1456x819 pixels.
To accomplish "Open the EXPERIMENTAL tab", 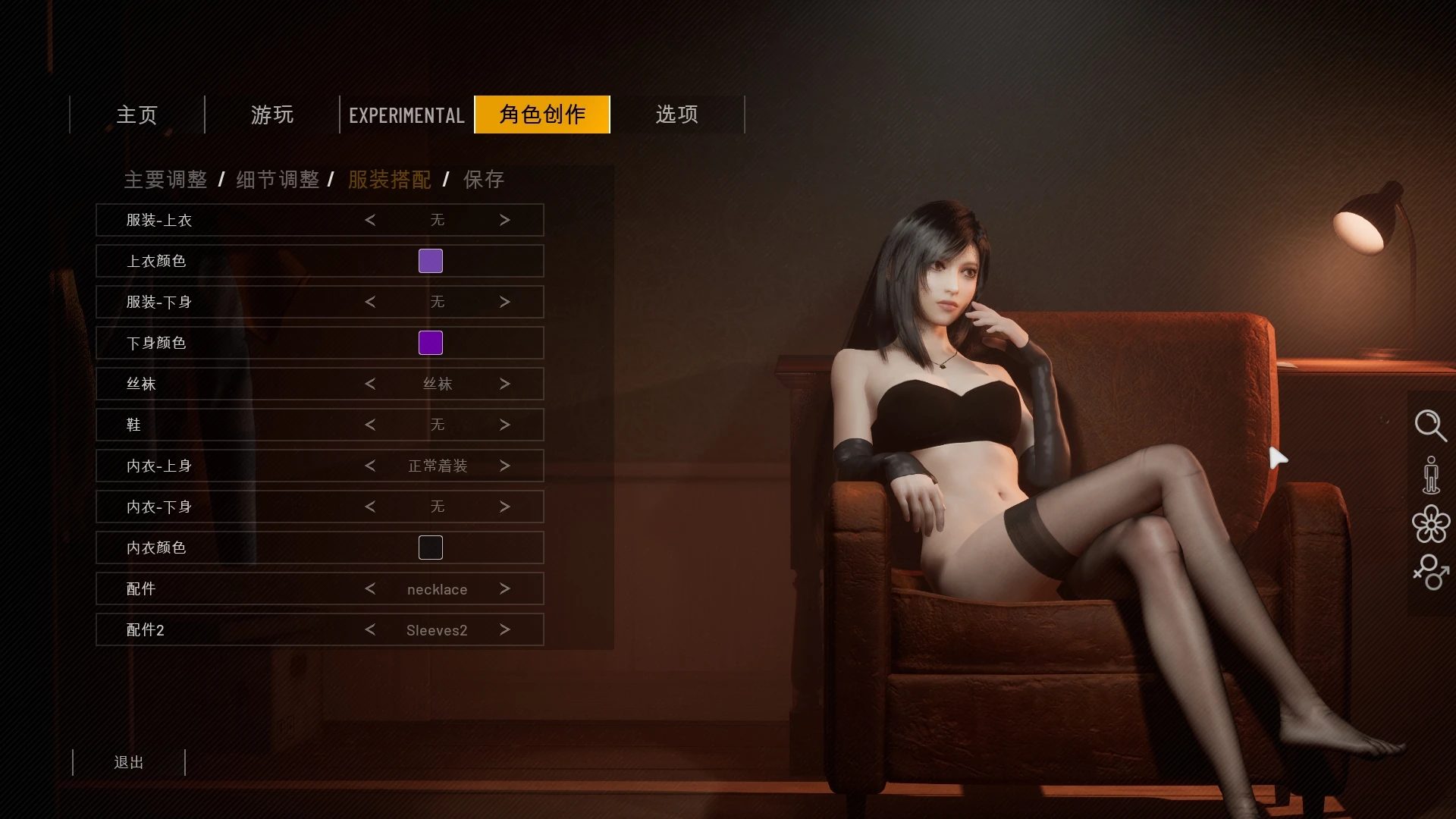I will pyautogui.click(x=406, y=115).
